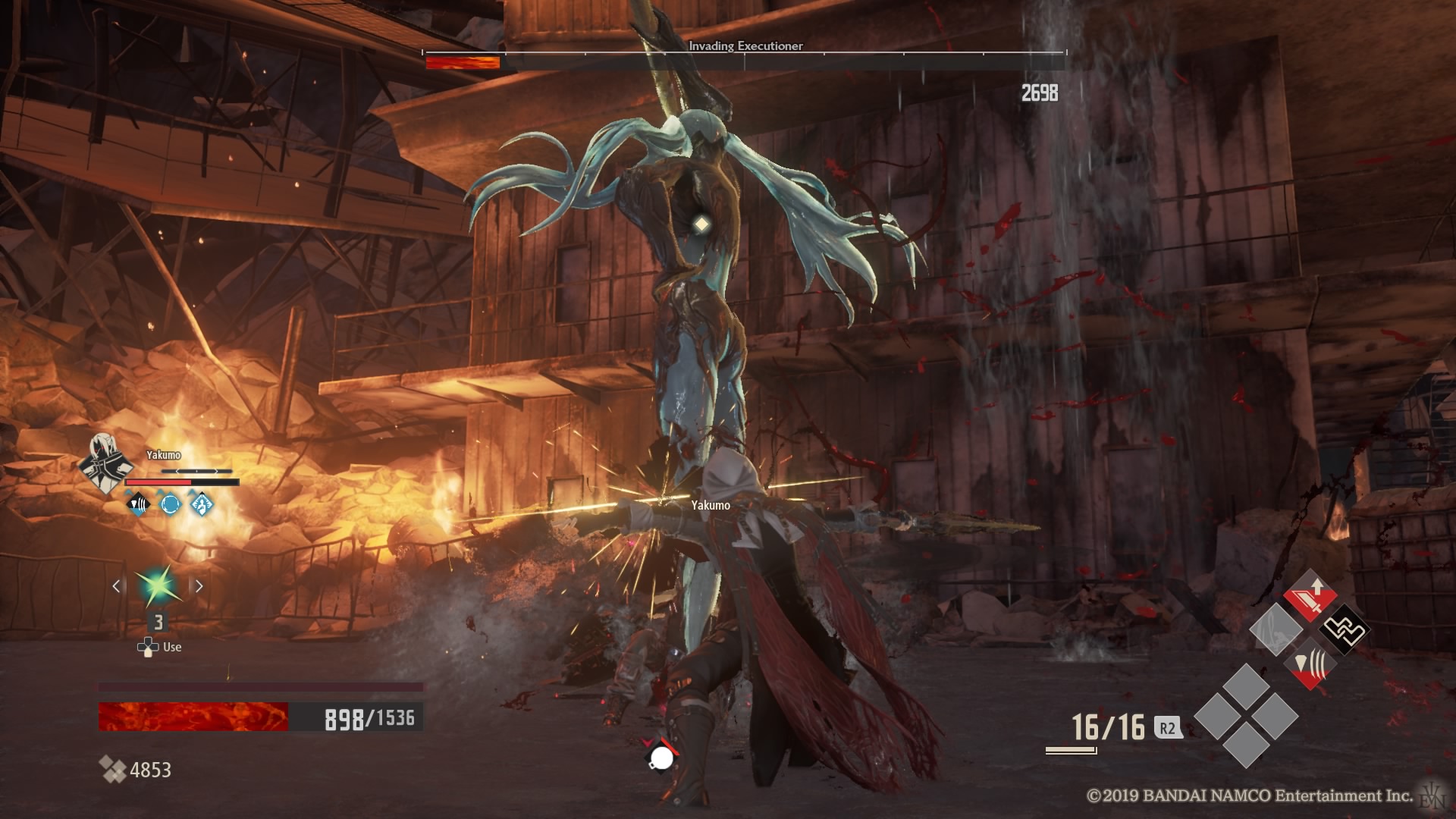Cycle quick item with the left arrow
This screenshot has height=819, width=1456.
pyautogui.click(x=117, y=586)
